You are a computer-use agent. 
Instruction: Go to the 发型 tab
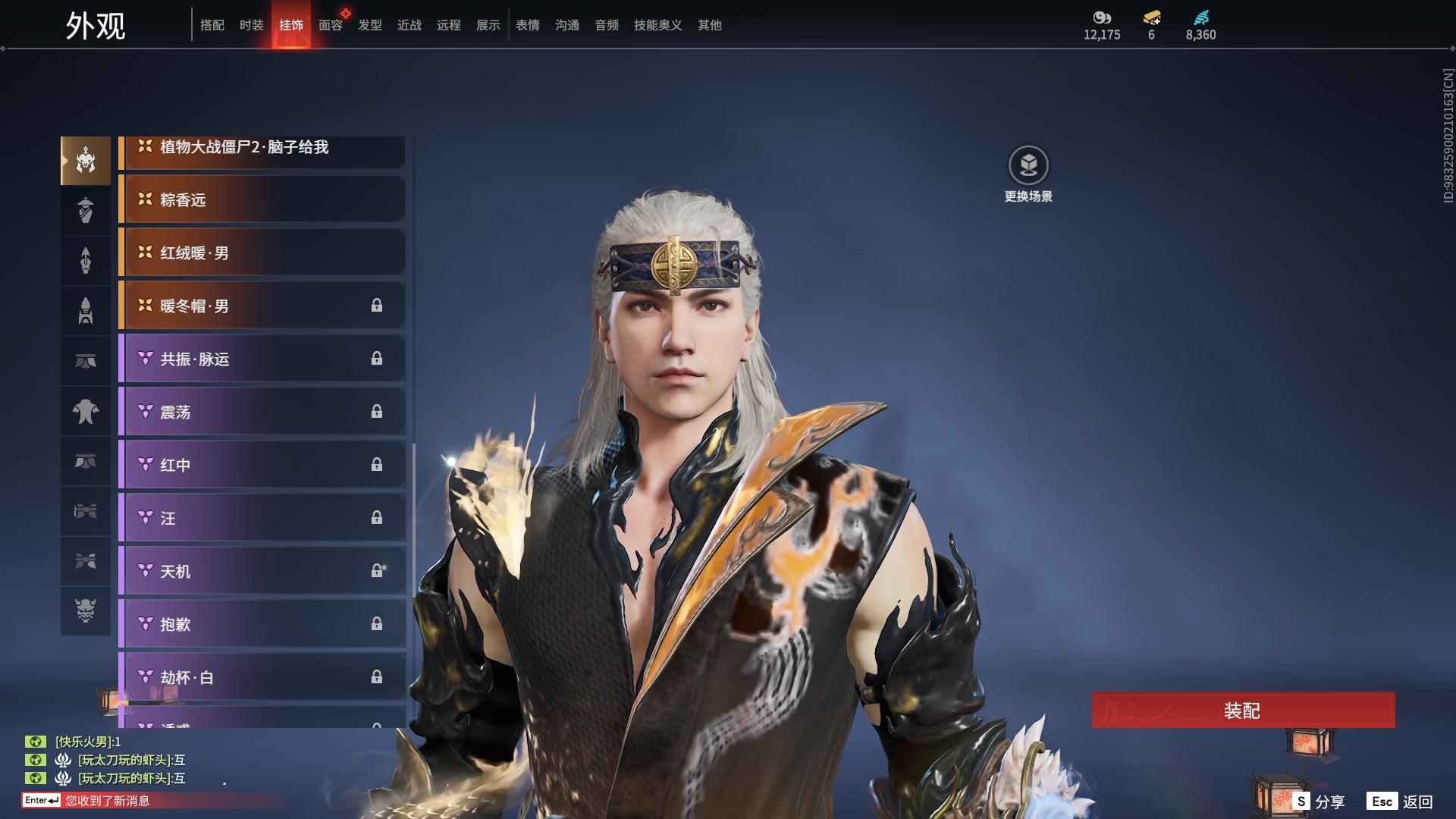point(370,25)
